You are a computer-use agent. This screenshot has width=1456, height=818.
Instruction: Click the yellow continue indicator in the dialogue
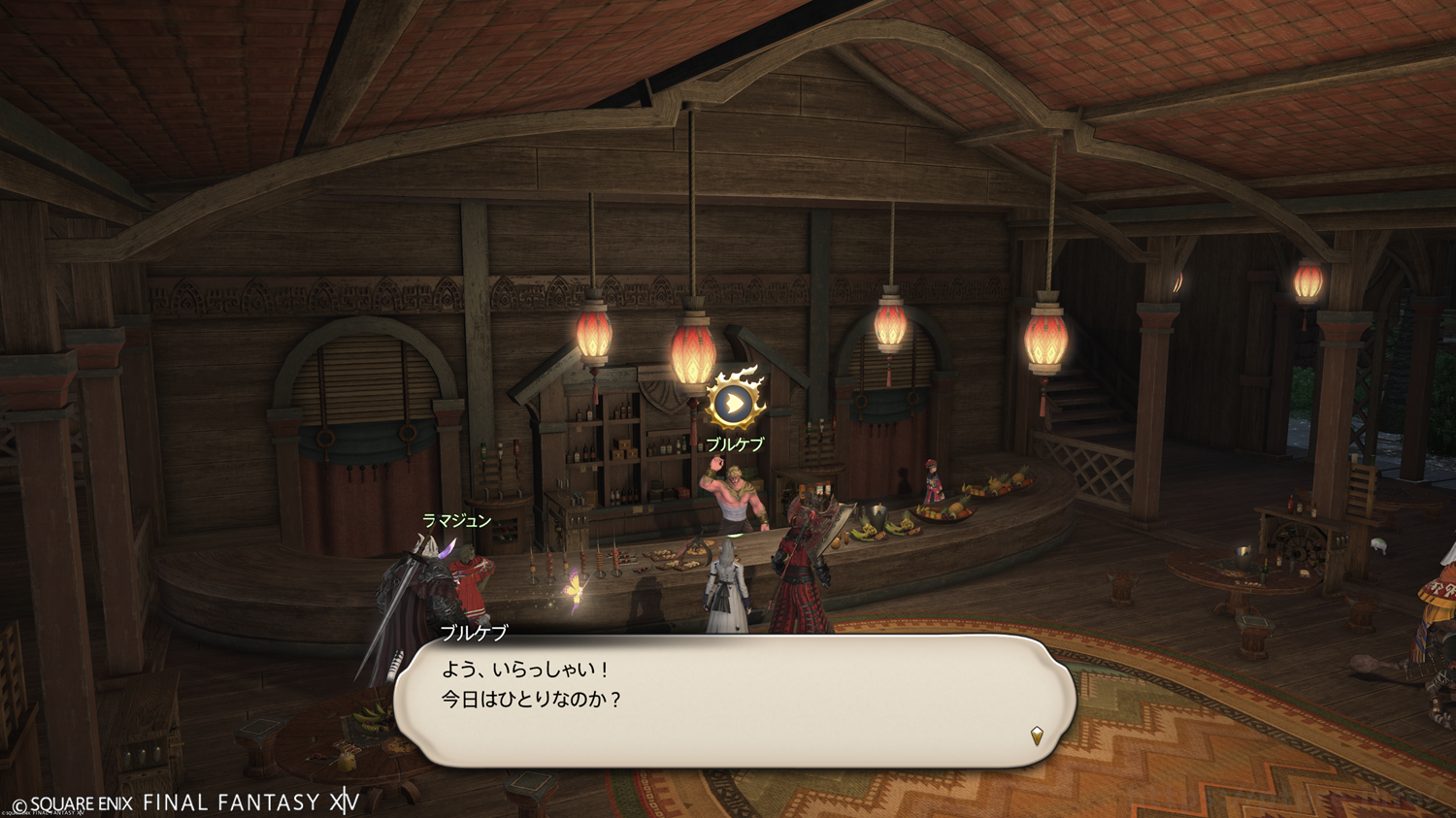click(1037, 736)
